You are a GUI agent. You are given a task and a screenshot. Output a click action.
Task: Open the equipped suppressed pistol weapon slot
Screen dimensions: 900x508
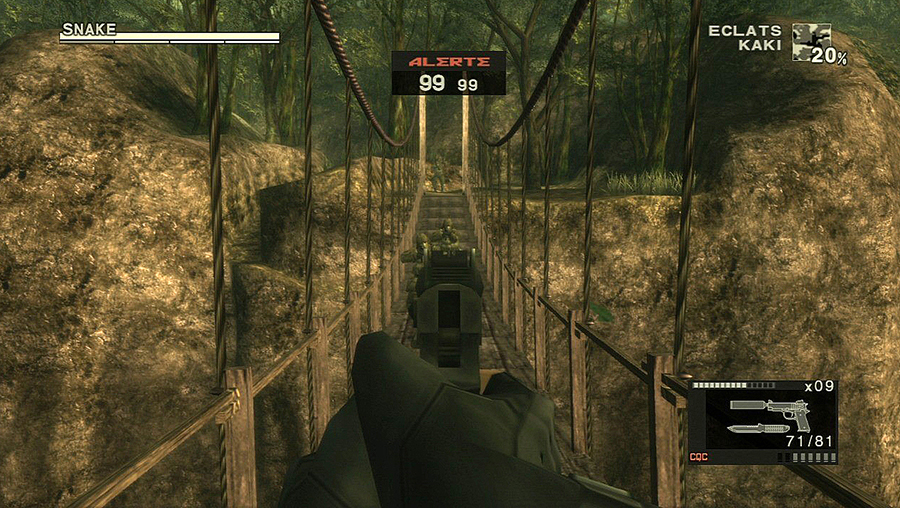click(770, 408)
